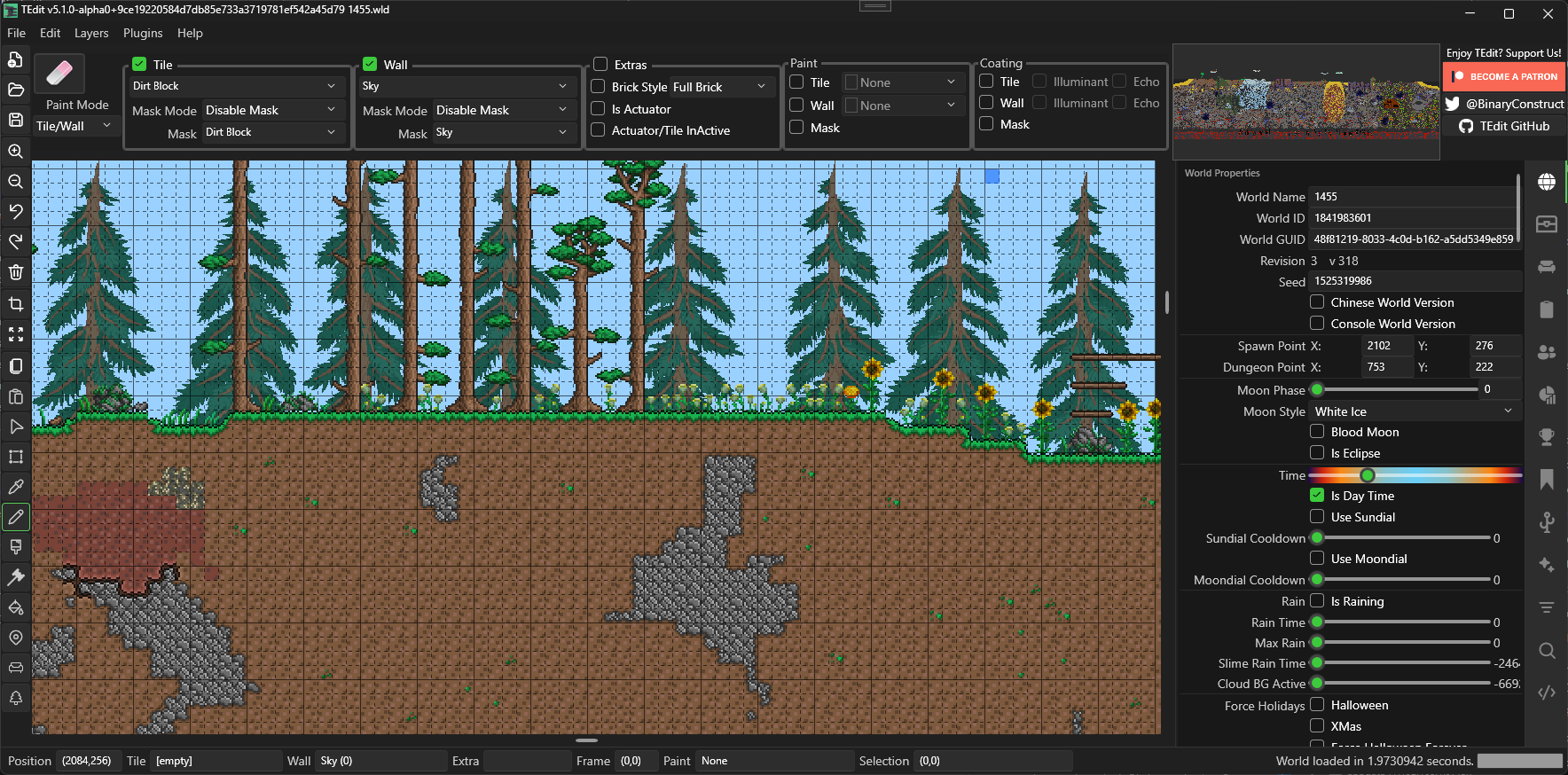Open the Paint Mode eraser tool
1568x775 pixels.
tap(59, 74)
